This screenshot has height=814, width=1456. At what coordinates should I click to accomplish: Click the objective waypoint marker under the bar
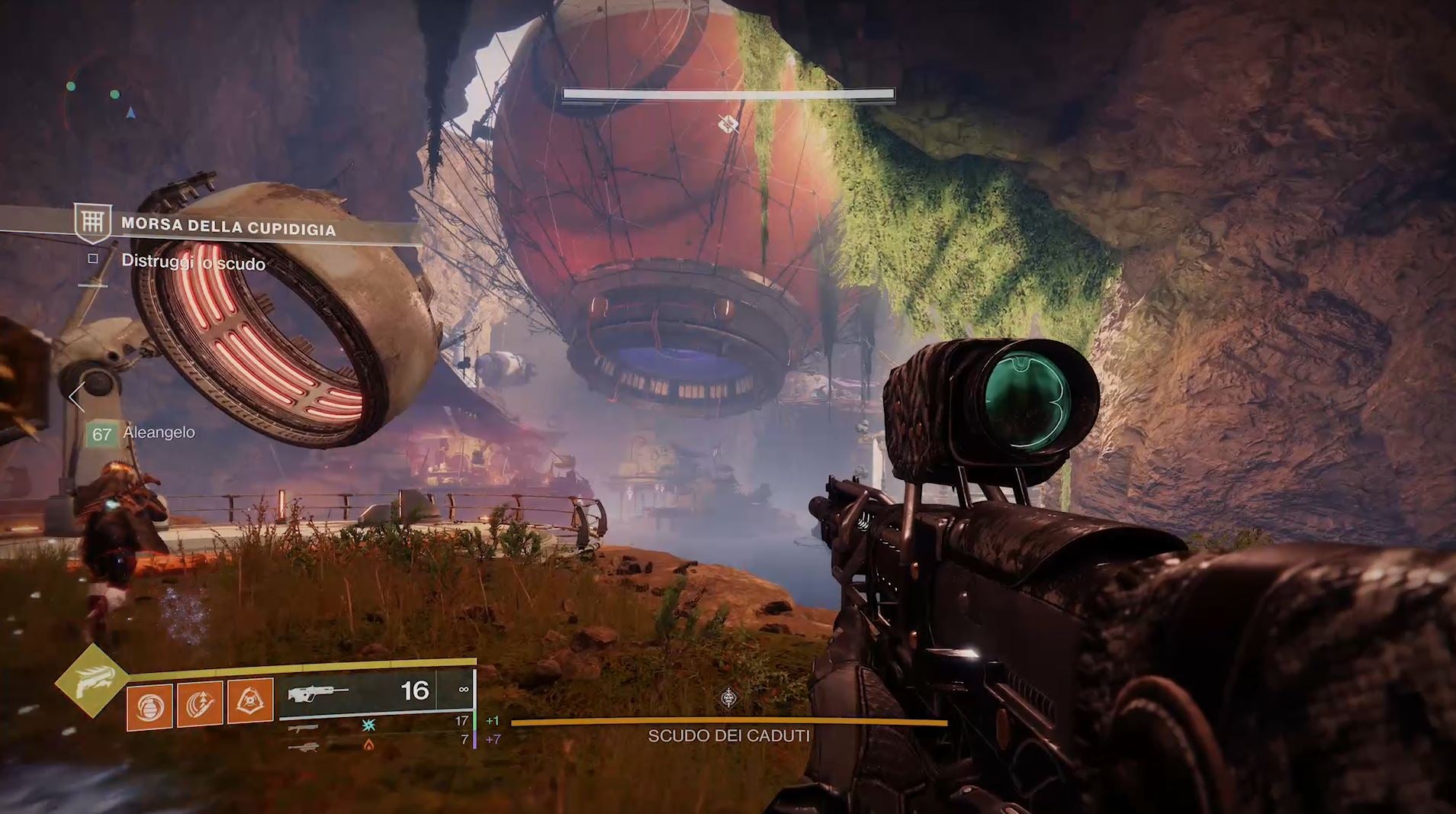728,124
